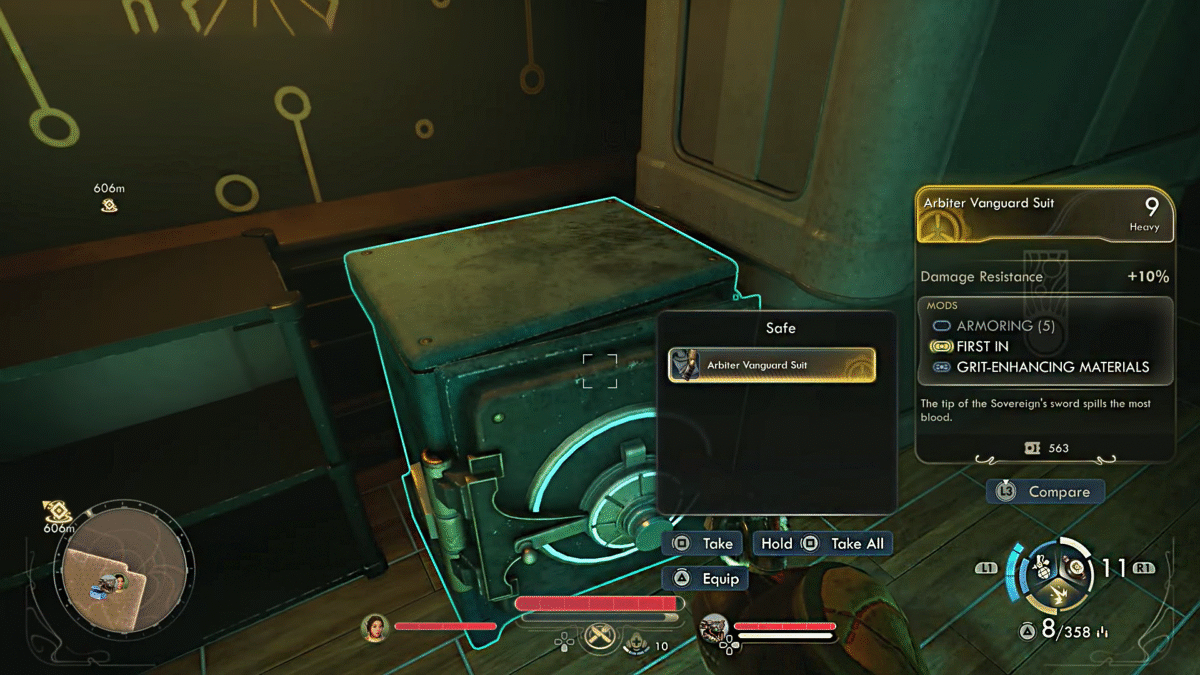
Task: Click the quest marker showing 606m
Action: click(x=109, y=205)
